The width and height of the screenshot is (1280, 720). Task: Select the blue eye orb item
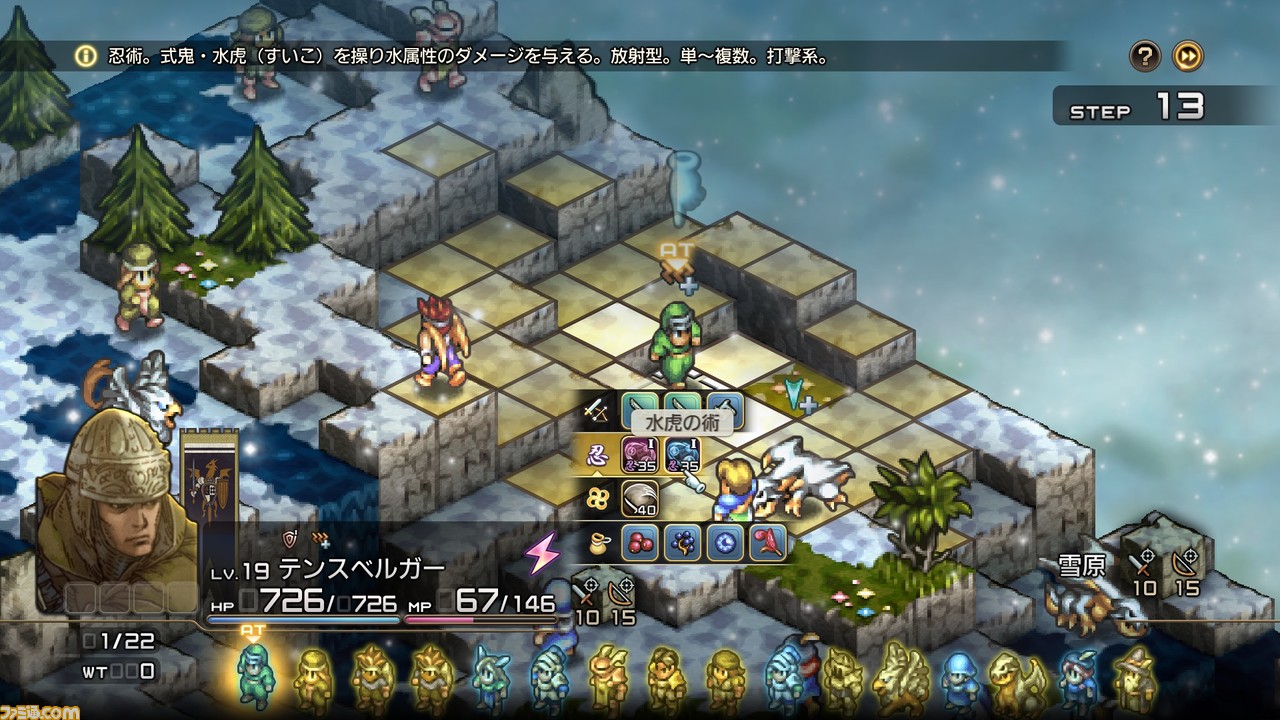(727, 541)
